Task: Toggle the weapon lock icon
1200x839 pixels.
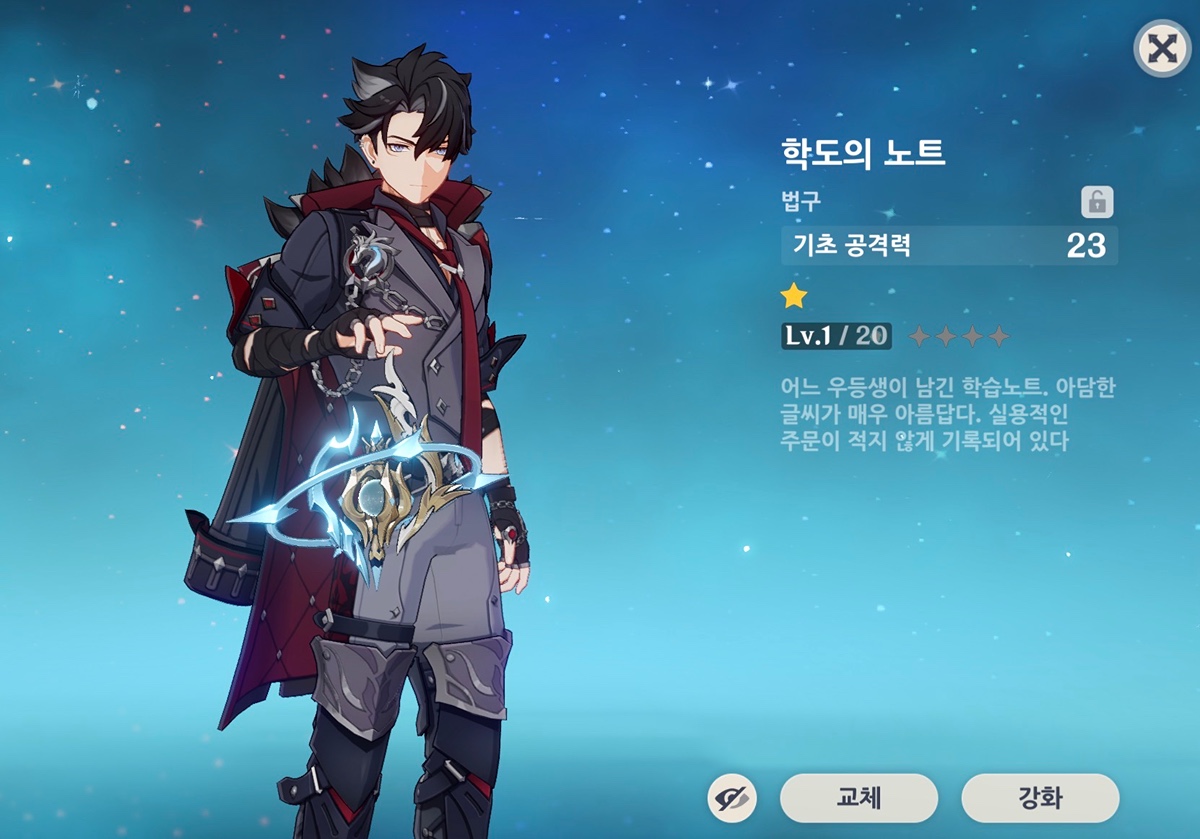Action: click(1096, 202)
